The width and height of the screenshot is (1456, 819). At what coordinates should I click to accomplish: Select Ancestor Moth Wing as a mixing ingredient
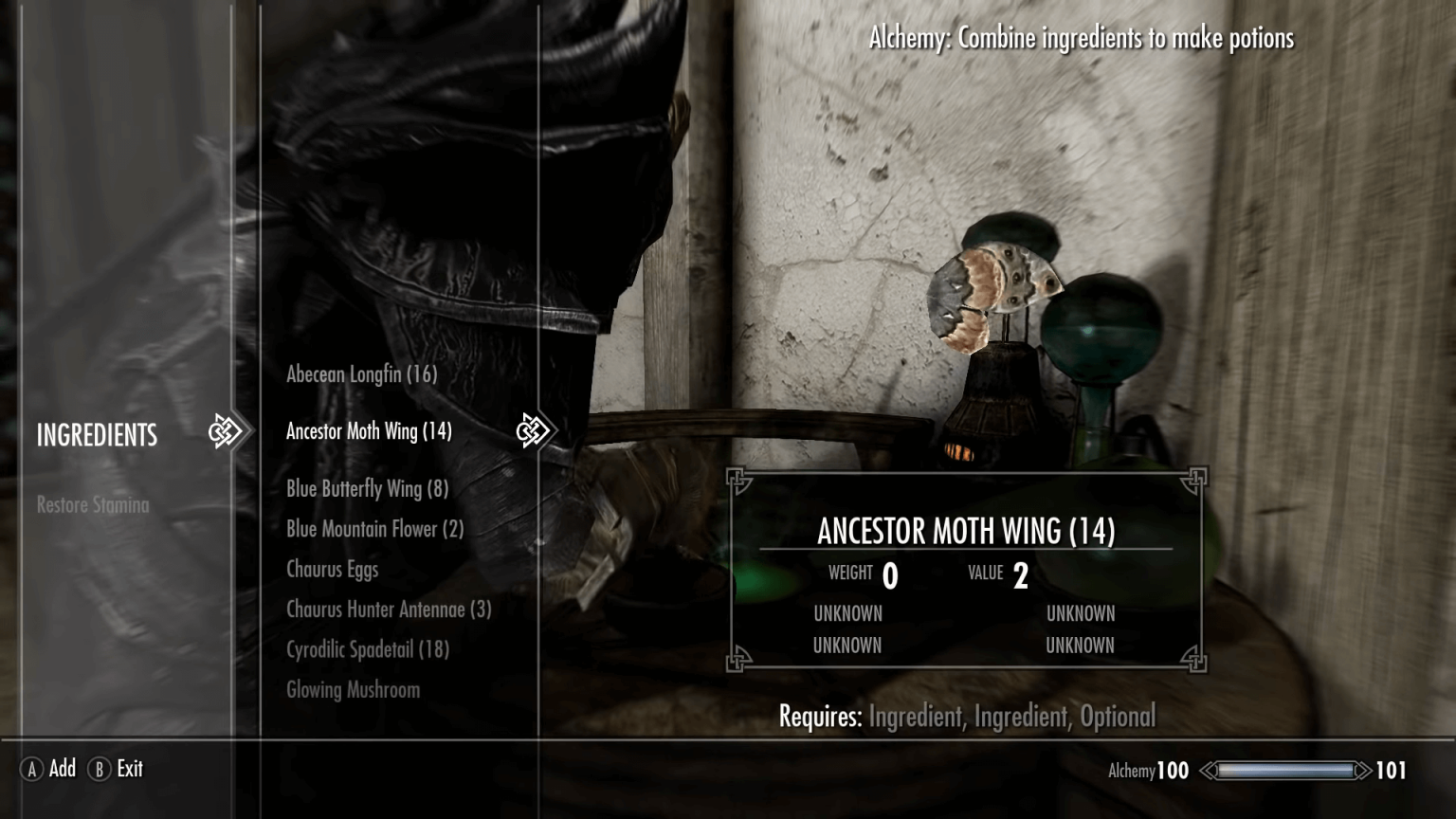(x=367, y=430)
